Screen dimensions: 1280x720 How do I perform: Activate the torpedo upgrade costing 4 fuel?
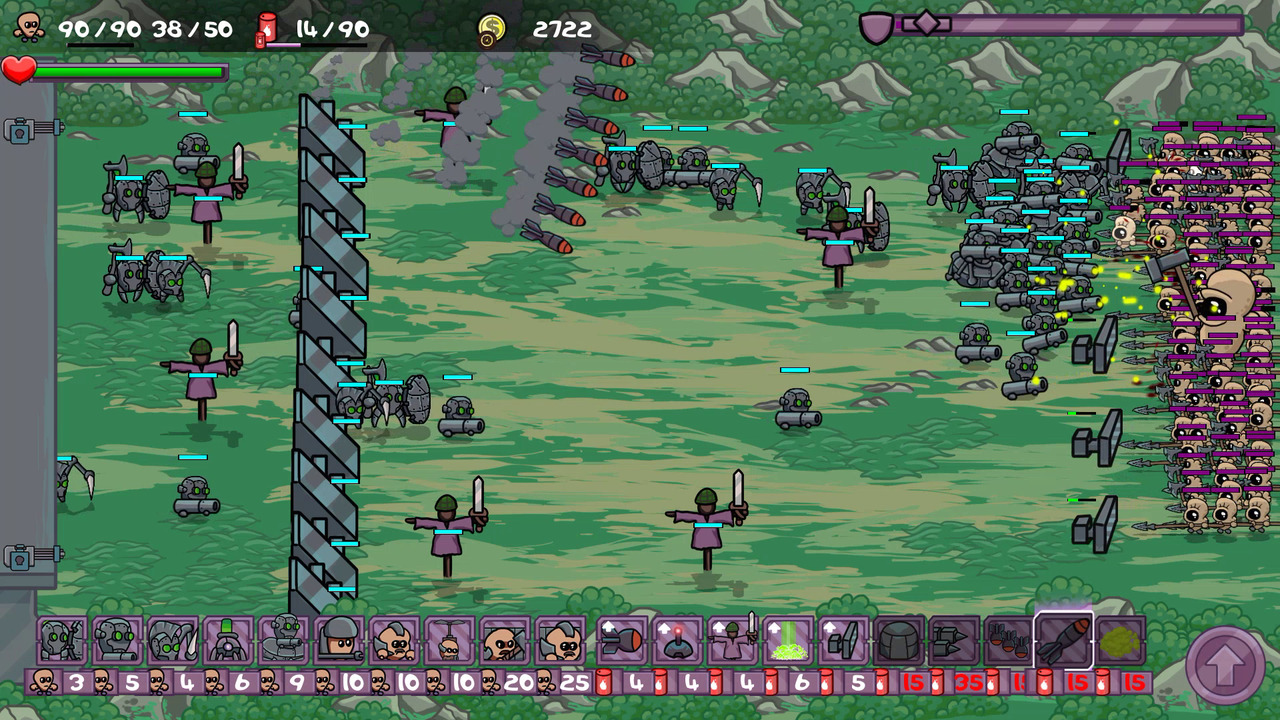pyautogui.click(x=618, y=640)
